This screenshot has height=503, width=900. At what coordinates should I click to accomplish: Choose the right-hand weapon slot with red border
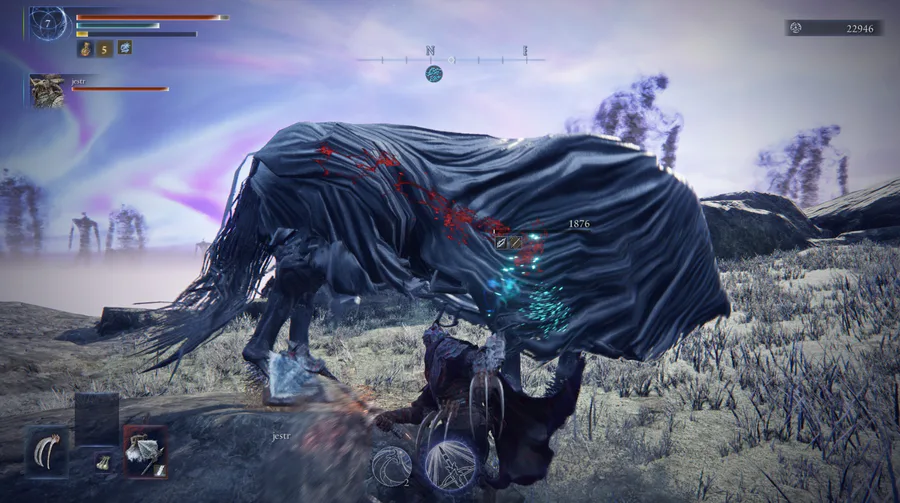tap(144, 450)
